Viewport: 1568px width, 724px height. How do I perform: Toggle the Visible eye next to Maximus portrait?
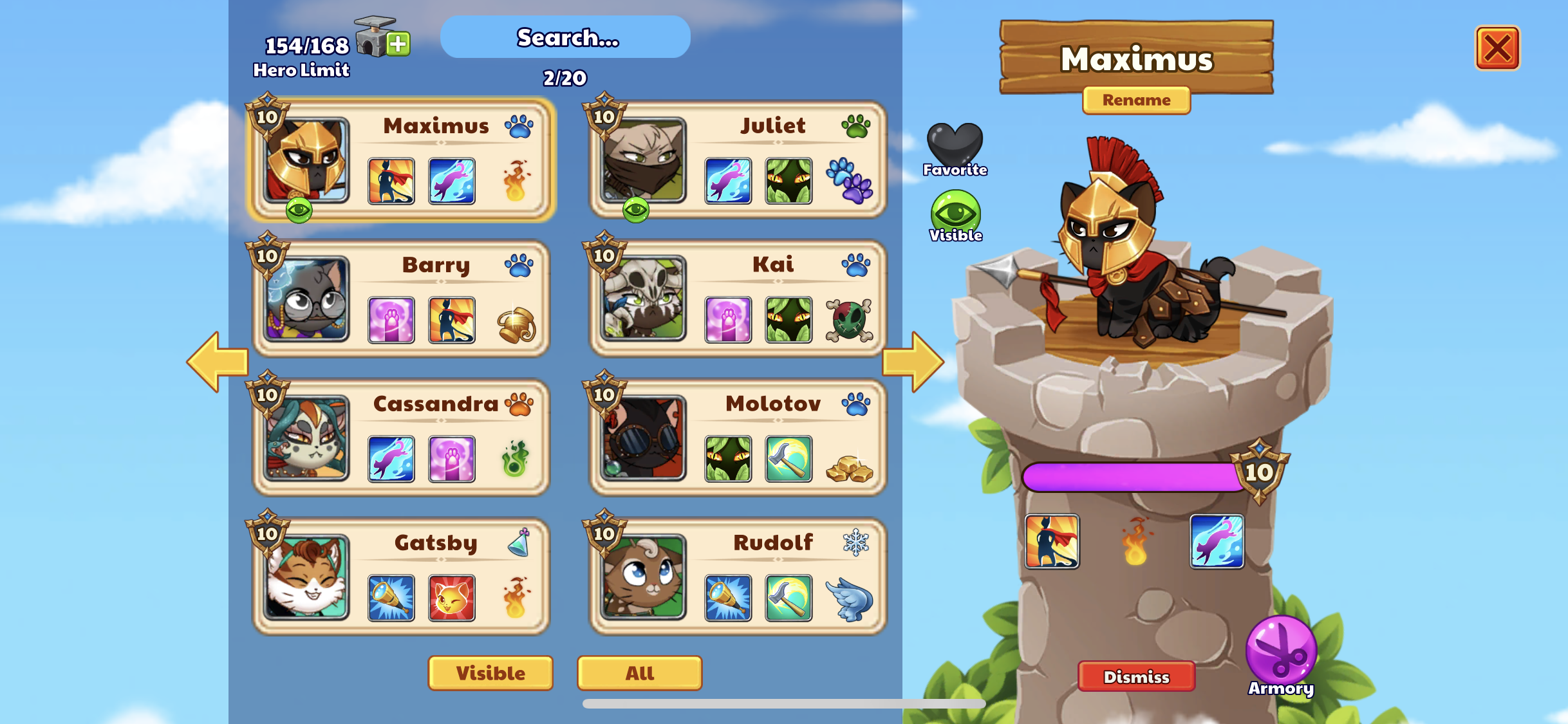[957, 209]
